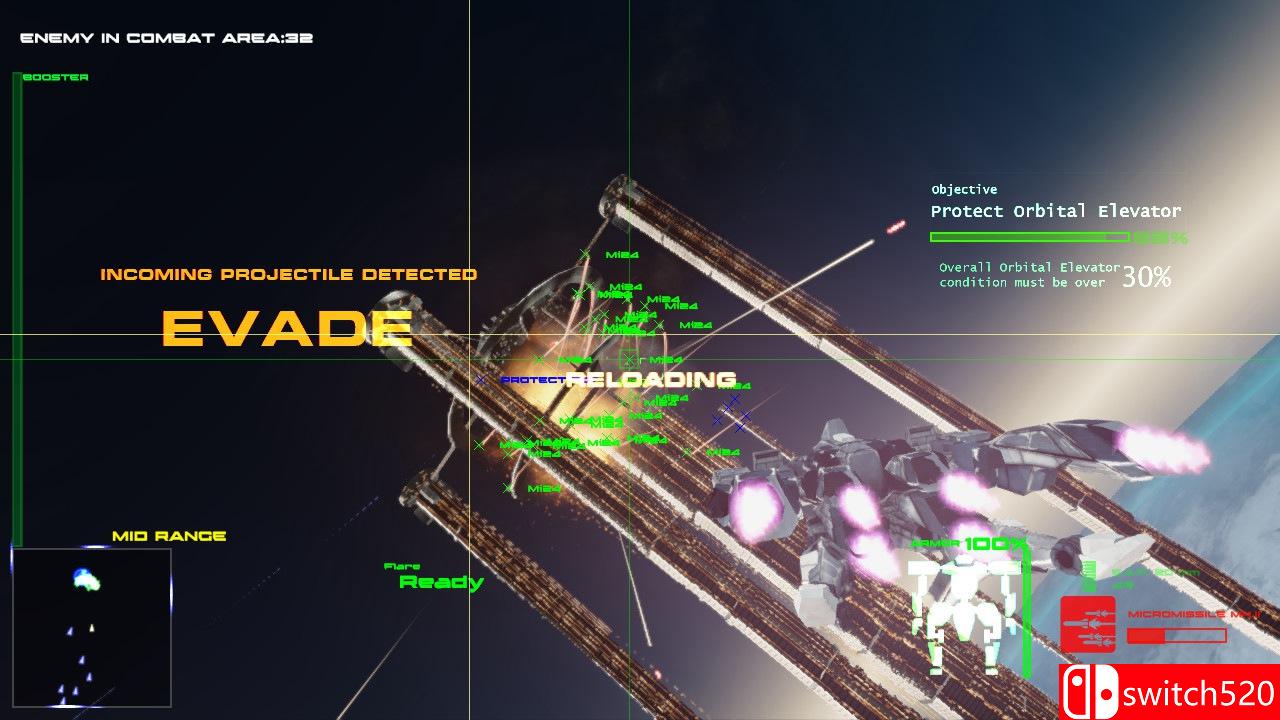Viewport: 1280px width, 720px height.
Task: Toggle the MID RANGE radar mode label
Action: pyautogui.click(x=170, y=535)
